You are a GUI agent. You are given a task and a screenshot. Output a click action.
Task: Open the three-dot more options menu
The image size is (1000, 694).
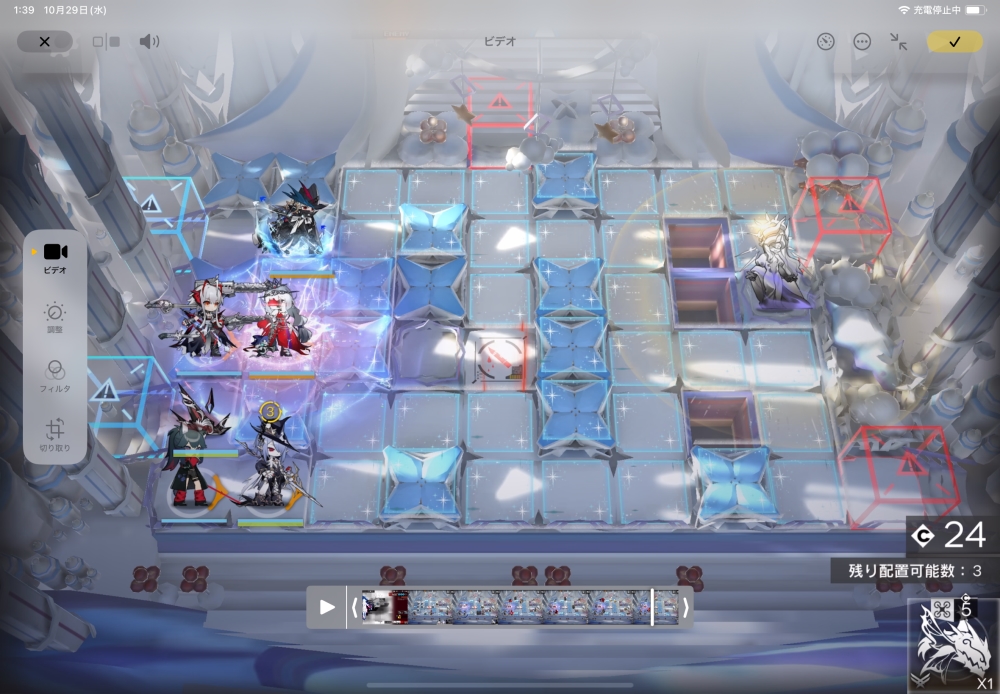click(x=862, y=42)
